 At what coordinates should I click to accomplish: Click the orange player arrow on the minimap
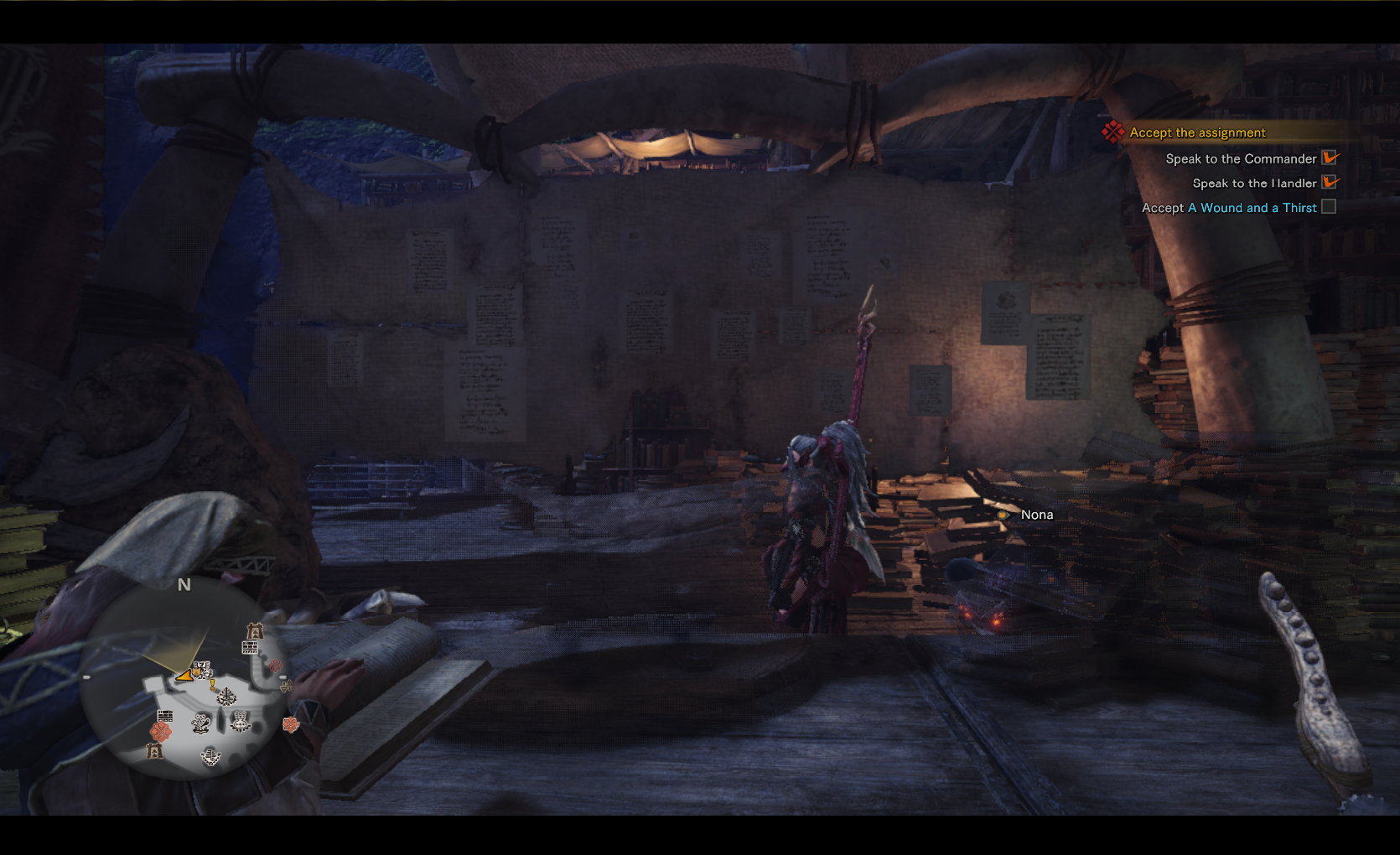184,676
